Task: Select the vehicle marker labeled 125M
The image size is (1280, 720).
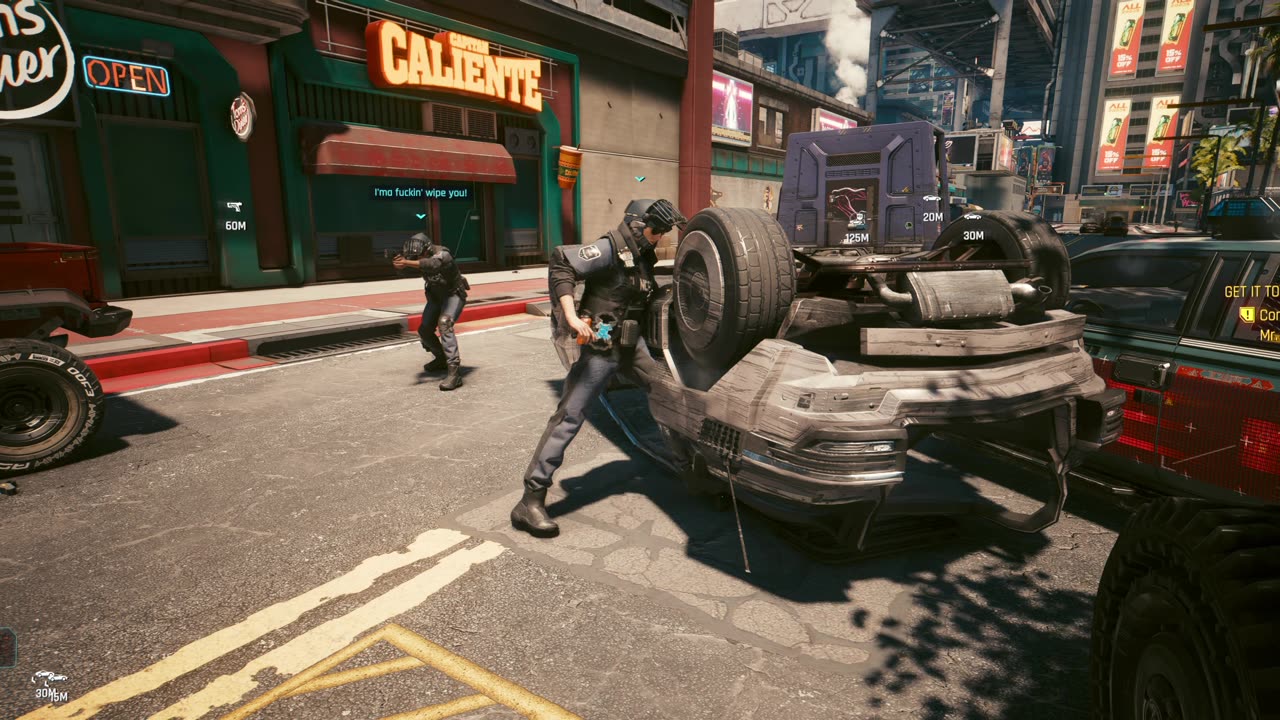Action: 856,224
